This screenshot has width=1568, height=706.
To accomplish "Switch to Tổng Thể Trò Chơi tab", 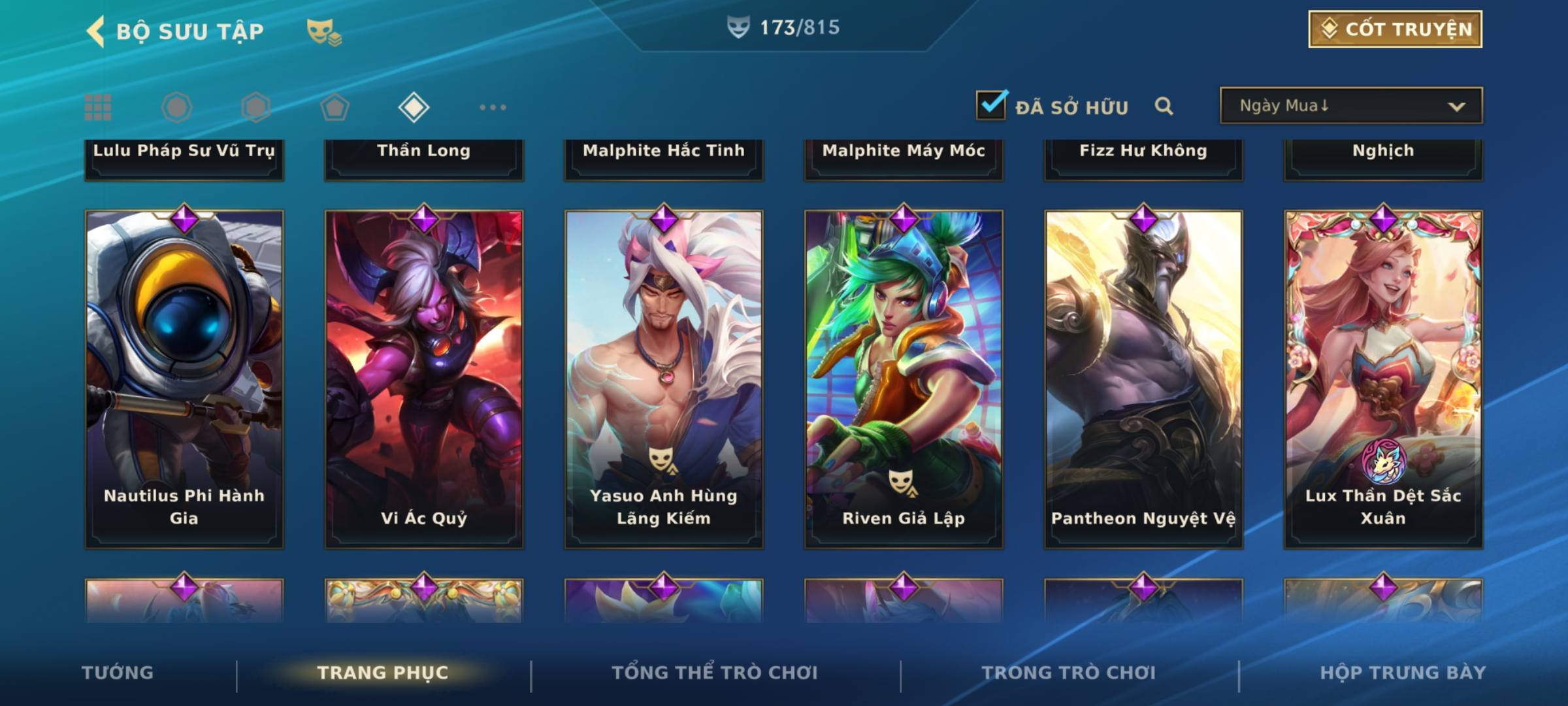I will [x=715, y=673].
